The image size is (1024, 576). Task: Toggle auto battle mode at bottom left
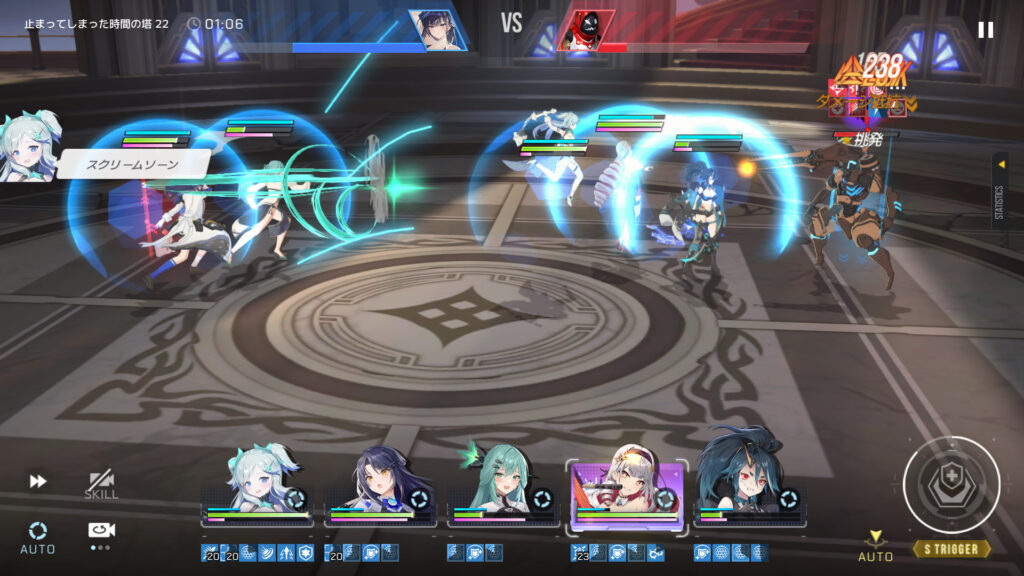pos(38,536)
